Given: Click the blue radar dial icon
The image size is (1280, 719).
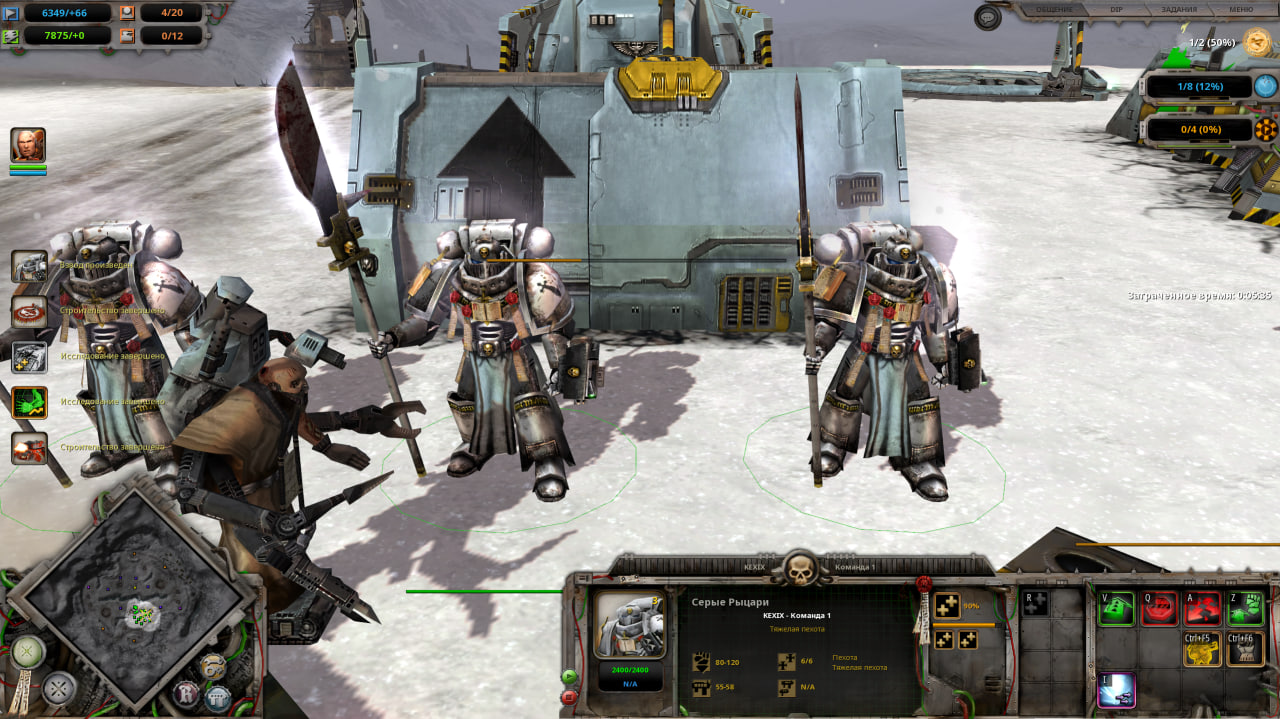Looking at the screenshot, I should pos(1266,87).
